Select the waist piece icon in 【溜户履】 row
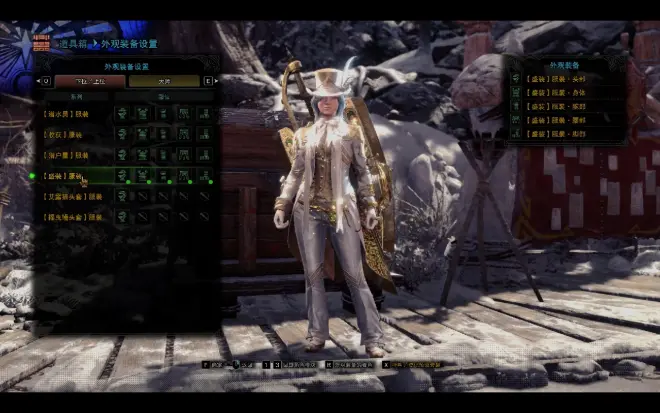This screenshot has height=413, width=660. coord(184,155)
